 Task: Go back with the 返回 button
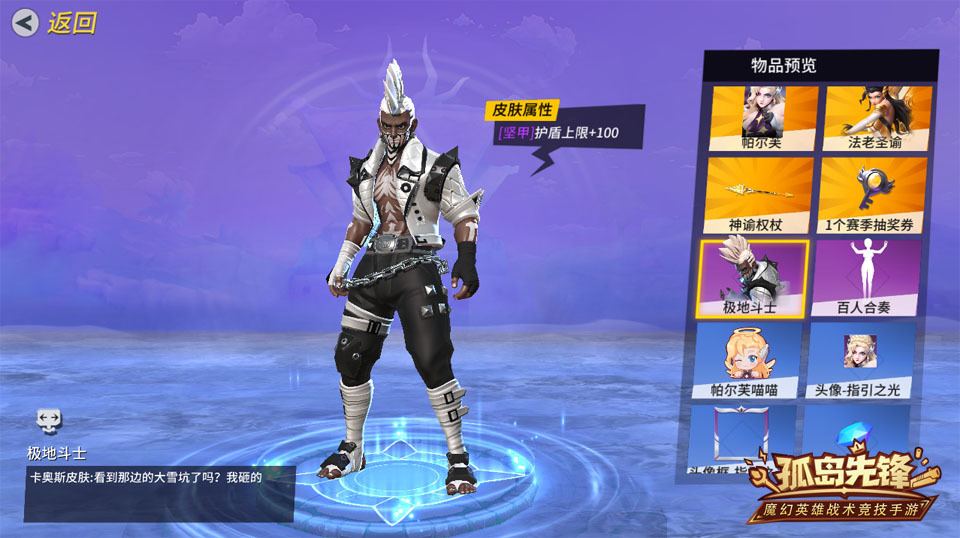point(57,22)
